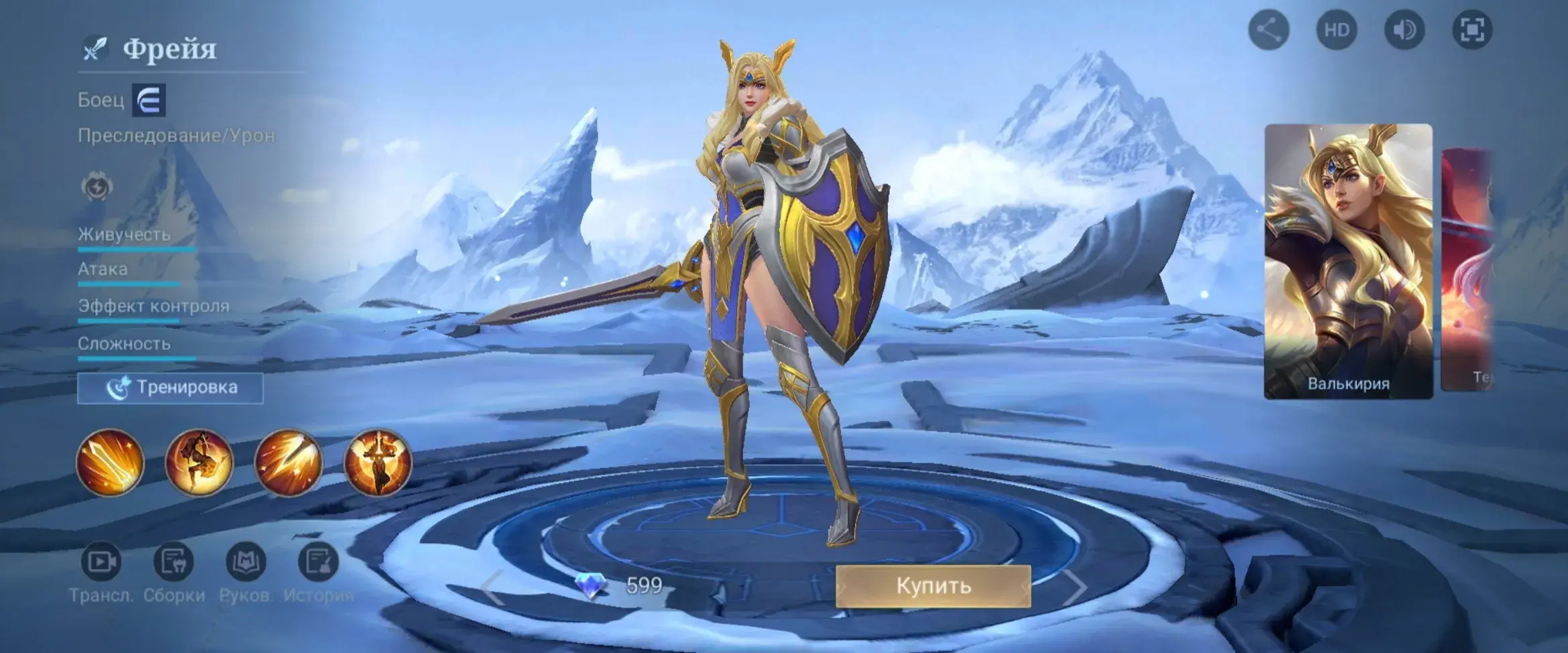Toggle the sound speaker icon
The image size is (1568, 653).
click(x=1404, y=30)
